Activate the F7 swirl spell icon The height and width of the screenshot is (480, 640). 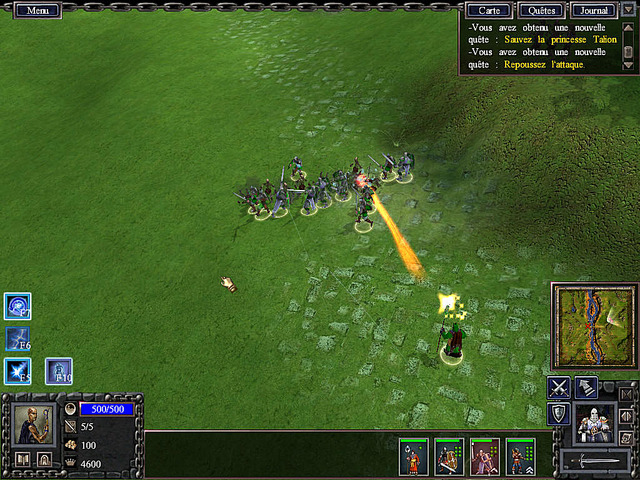pyautogui.click(x=18, y=306)
